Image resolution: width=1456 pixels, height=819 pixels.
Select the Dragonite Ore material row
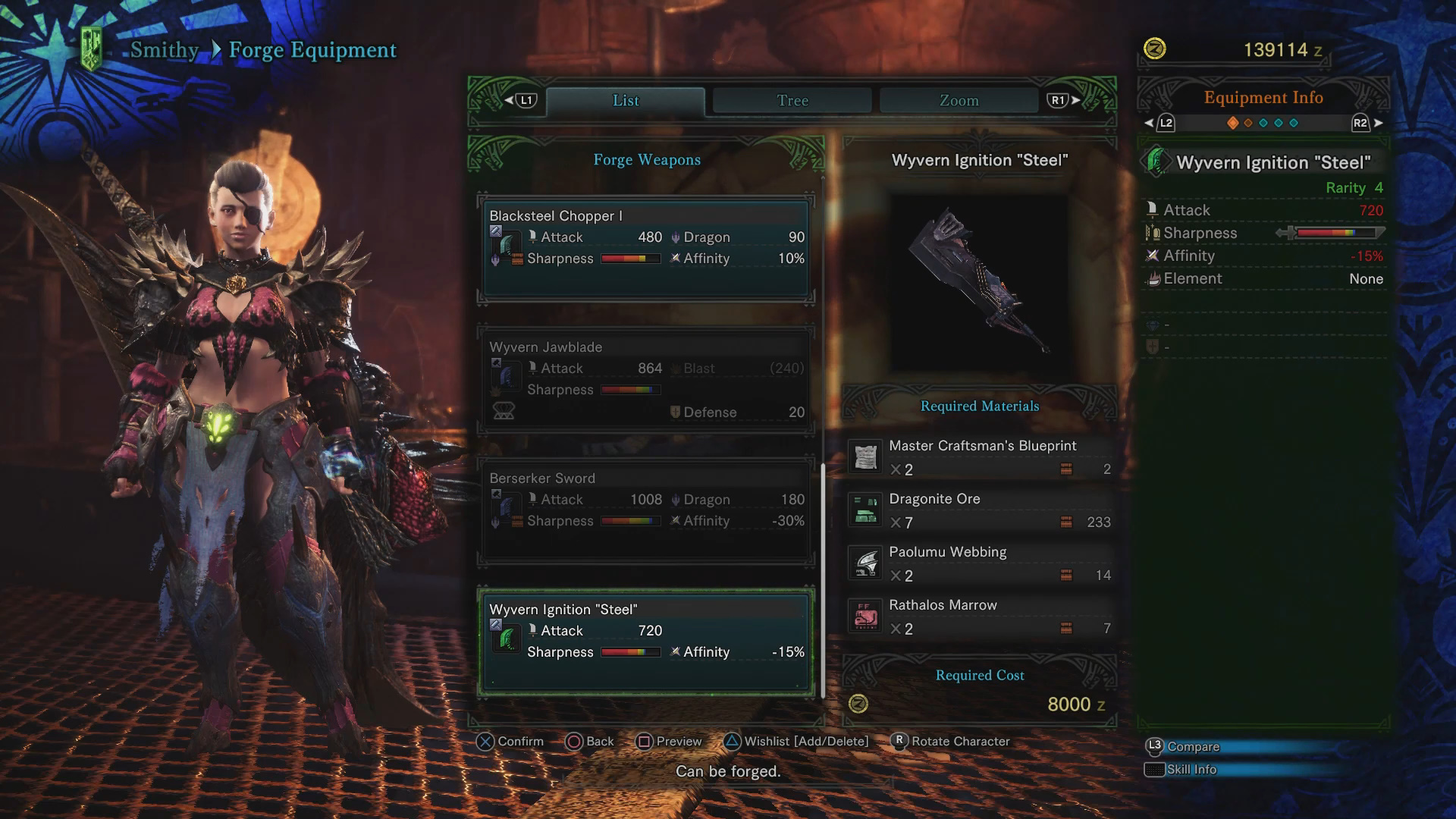coord(980,510)
